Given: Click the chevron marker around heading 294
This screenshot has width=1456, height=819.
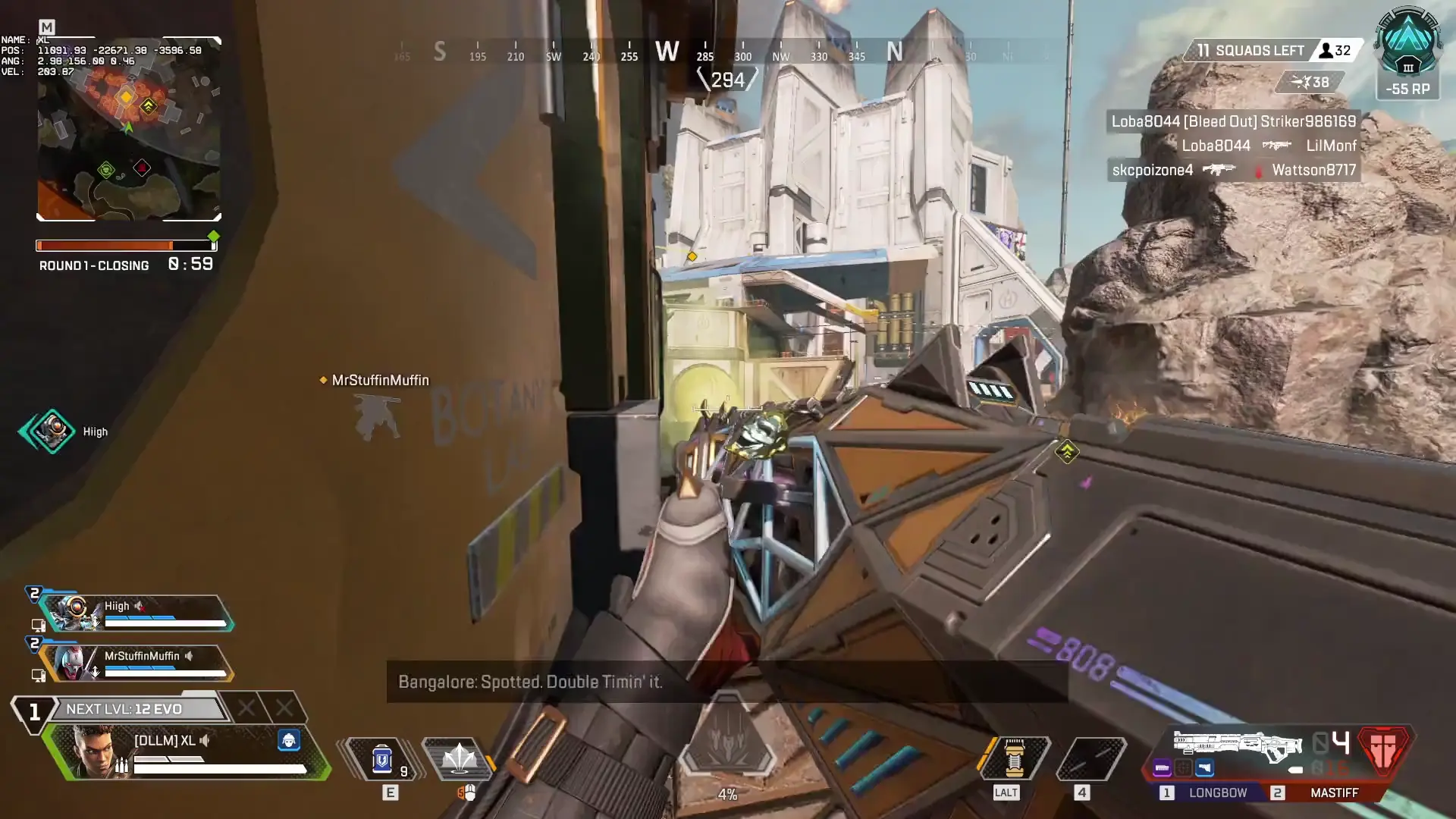Looking at the screenshot, I should click(x=728, y=78).
